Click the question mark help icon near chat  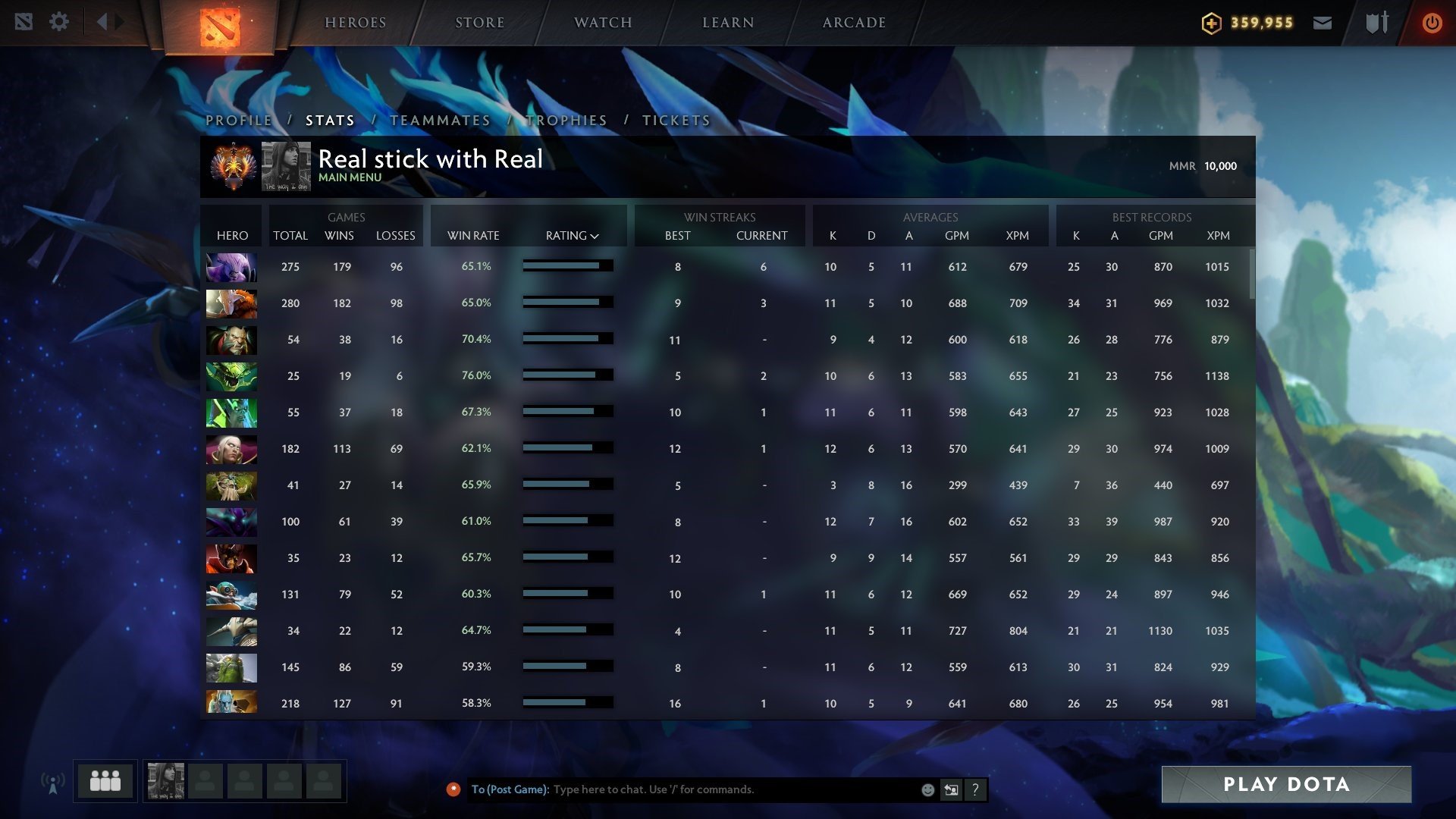coord(976,789)
